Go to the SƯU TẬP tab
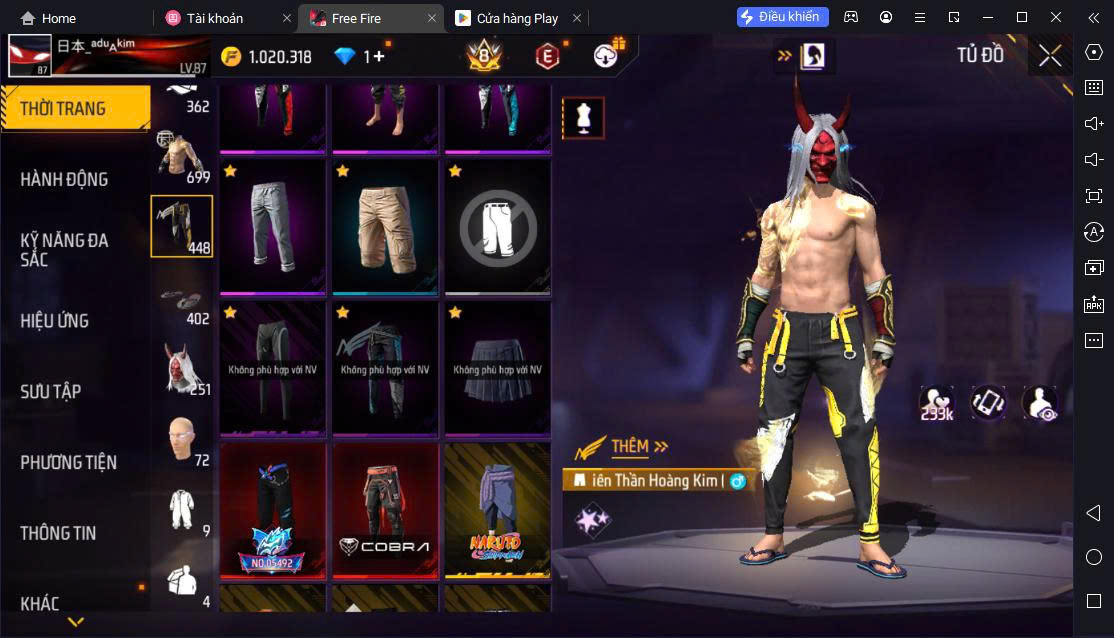Viewport: 1114px width, 638px height. tap(51, 392)
